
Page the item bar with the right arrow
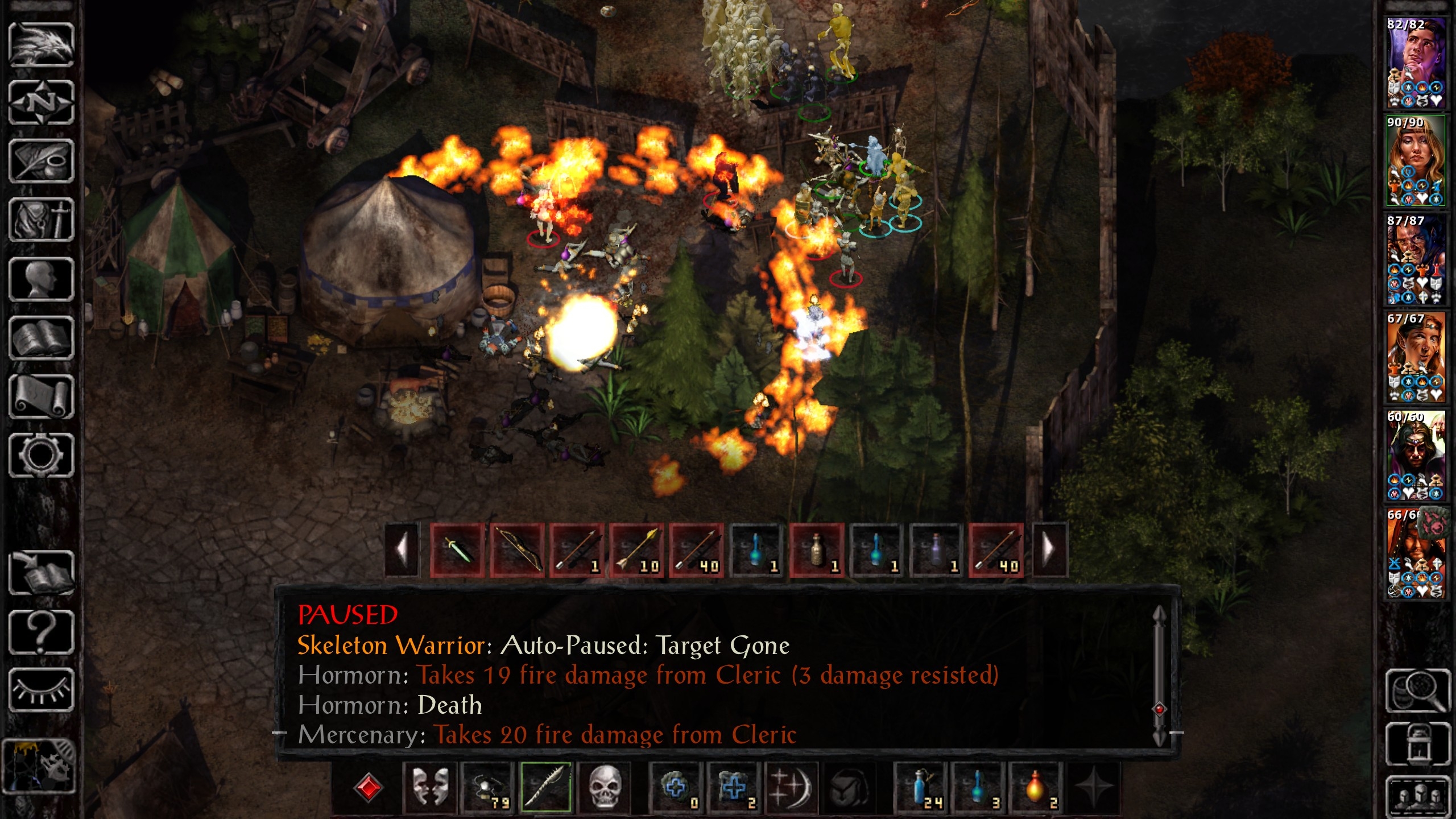coord(1049,550)
